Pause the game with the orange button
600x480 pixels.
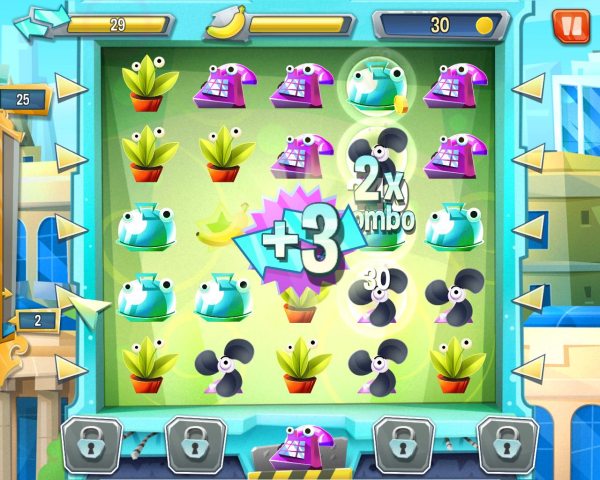point(571,23)
